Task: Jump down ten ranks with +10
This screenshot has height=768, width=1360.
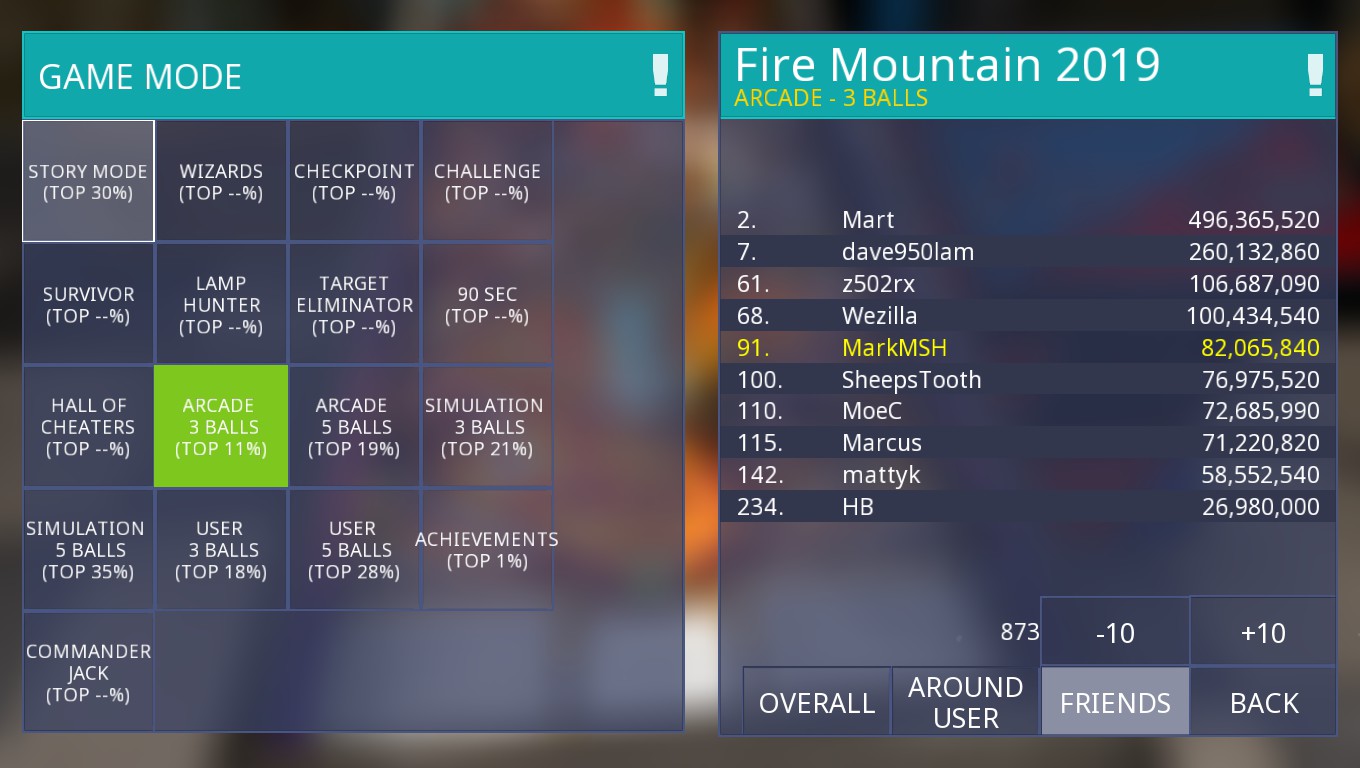Action: [1263, 633]
